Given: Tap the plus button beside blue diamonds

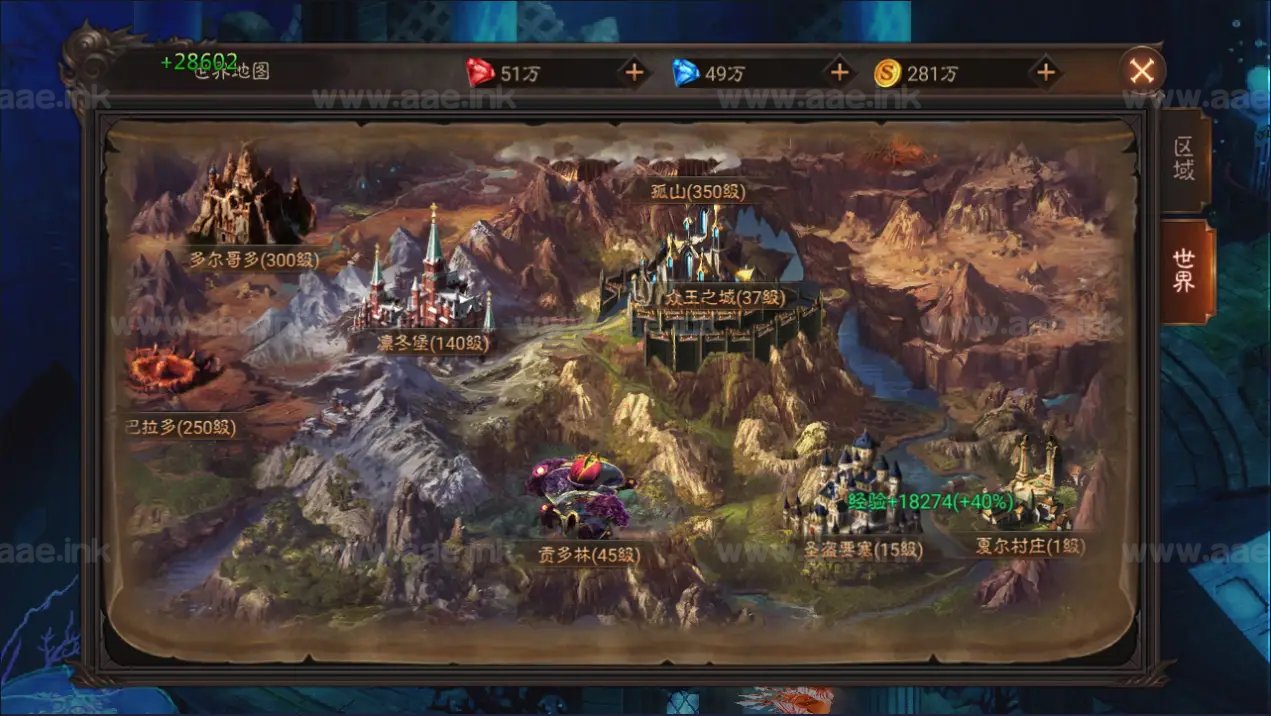Looking at the screenshot, I should pyautogui.click(x=839, y=72).
